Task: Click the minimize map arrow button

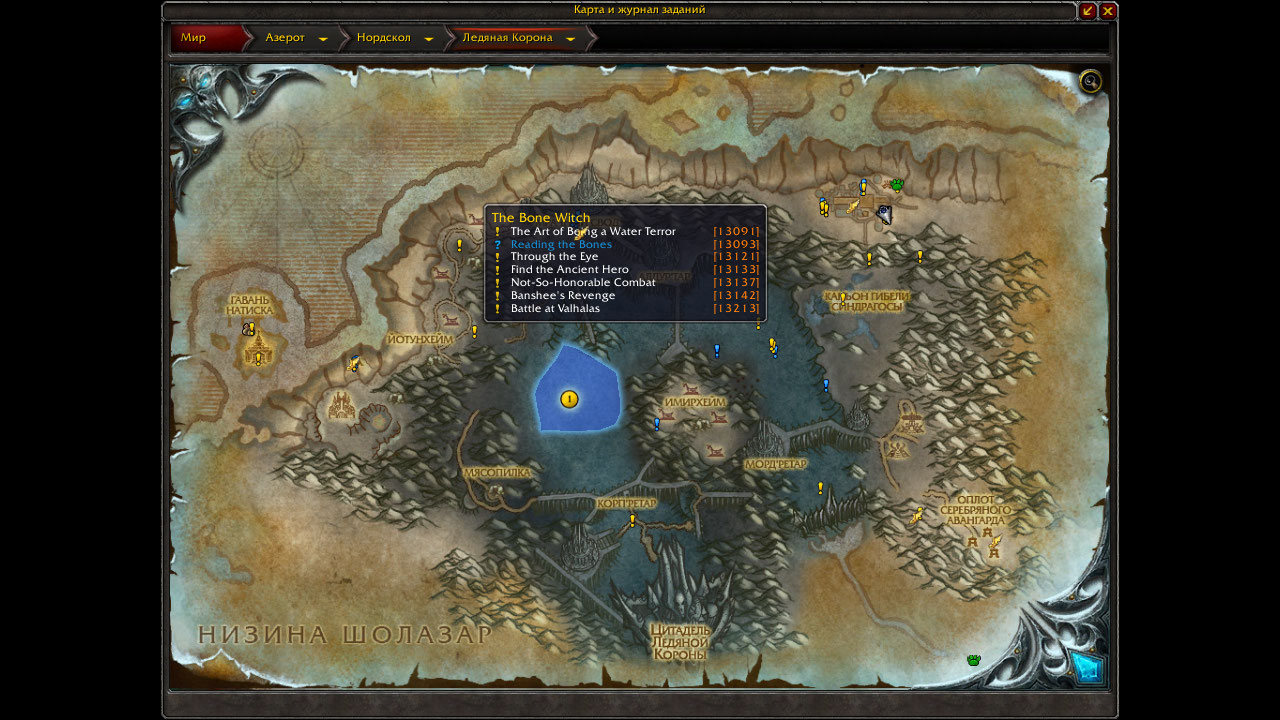Action: click(x=1087, y=11)
